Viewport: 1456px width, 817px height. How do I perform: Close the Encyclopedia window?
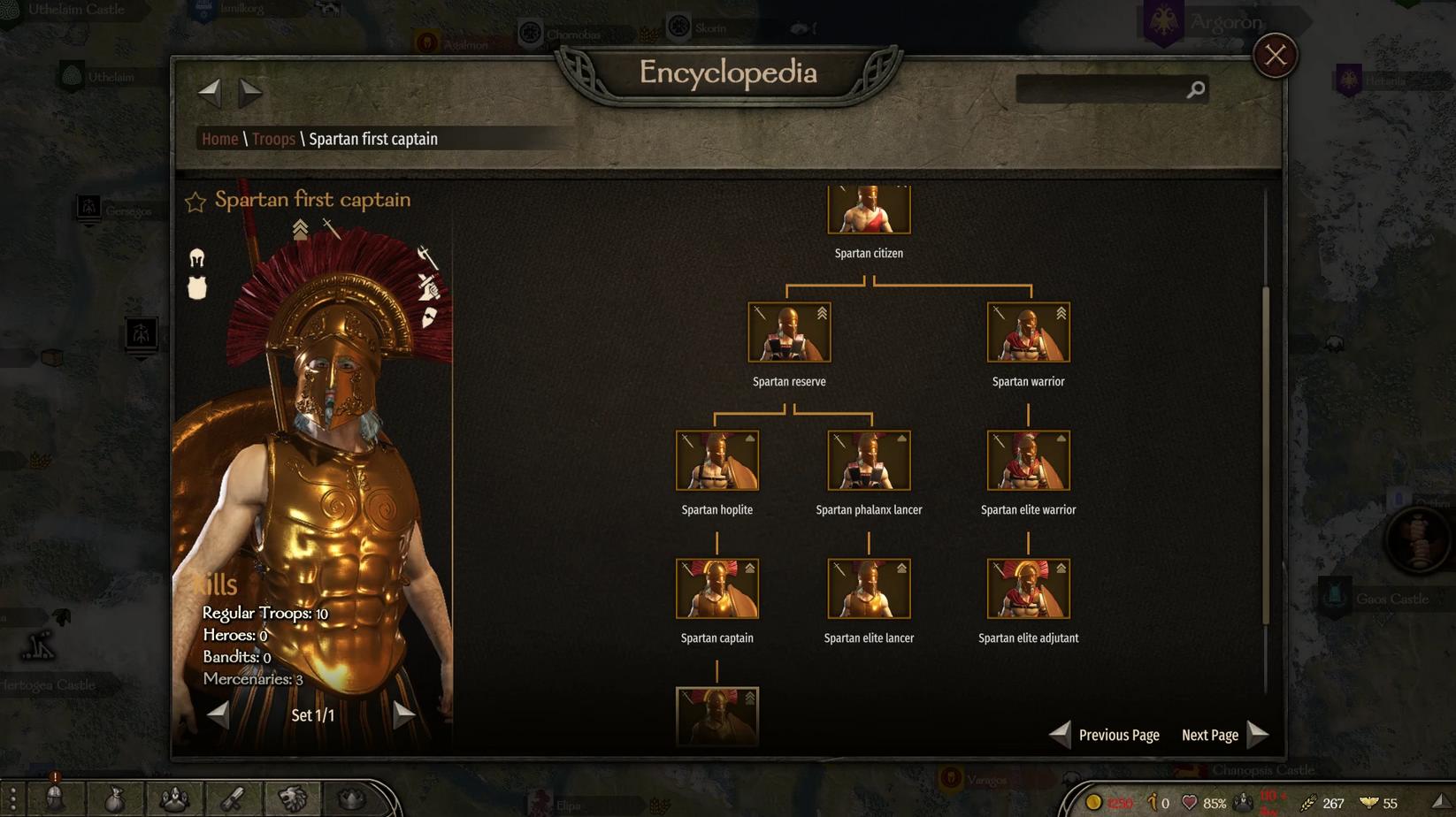click(1275, 56)
